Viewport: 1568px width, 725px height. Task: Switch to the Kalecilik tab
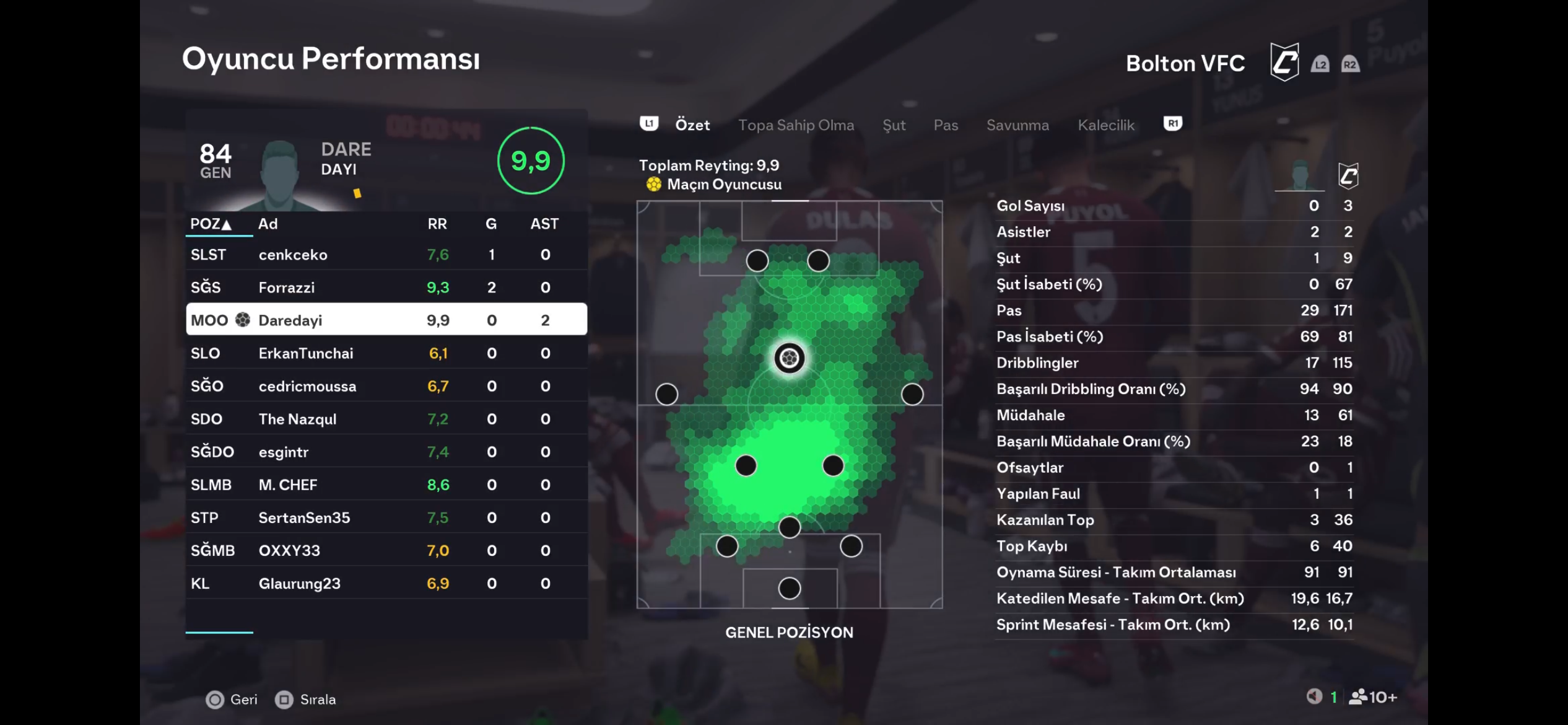click(1106, 125)
